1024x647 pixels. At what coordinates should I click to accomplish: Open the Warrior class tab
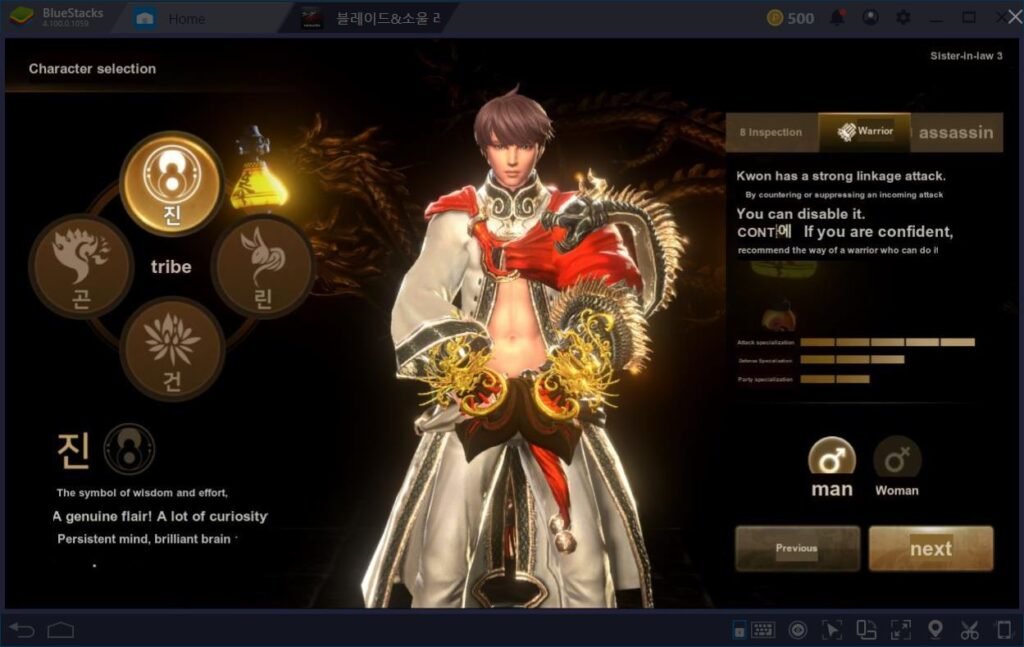pos(865,132)
